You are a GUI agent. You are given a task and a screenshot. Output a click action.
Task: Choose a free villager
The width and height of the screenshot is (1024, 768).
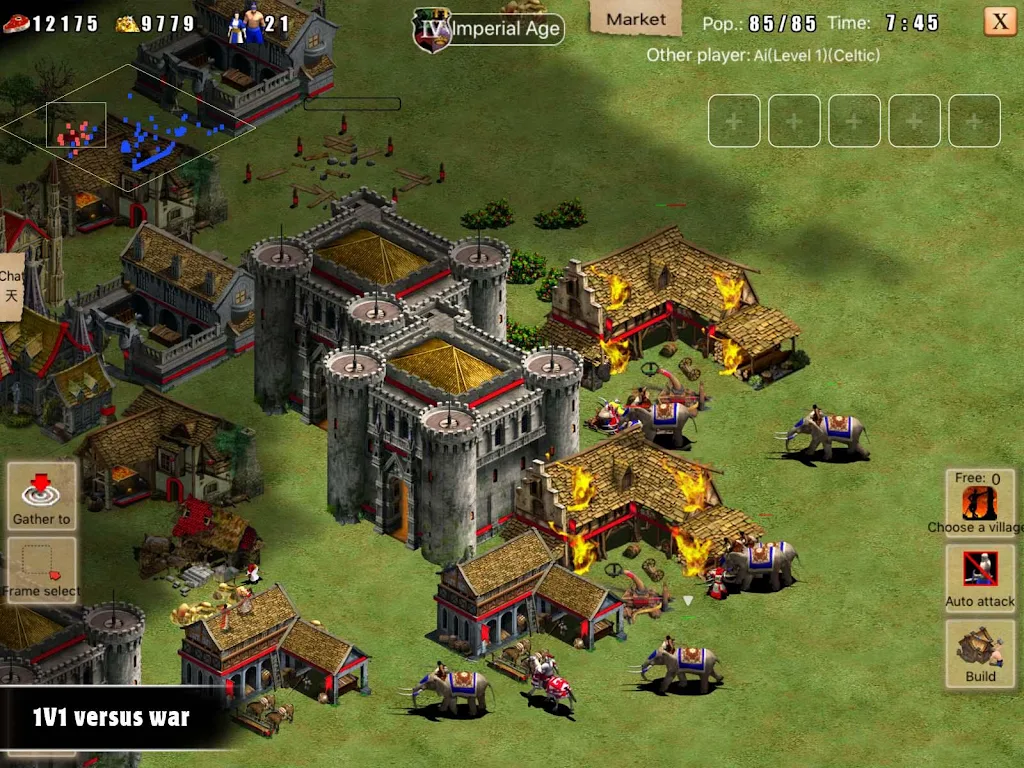point(980,503)
